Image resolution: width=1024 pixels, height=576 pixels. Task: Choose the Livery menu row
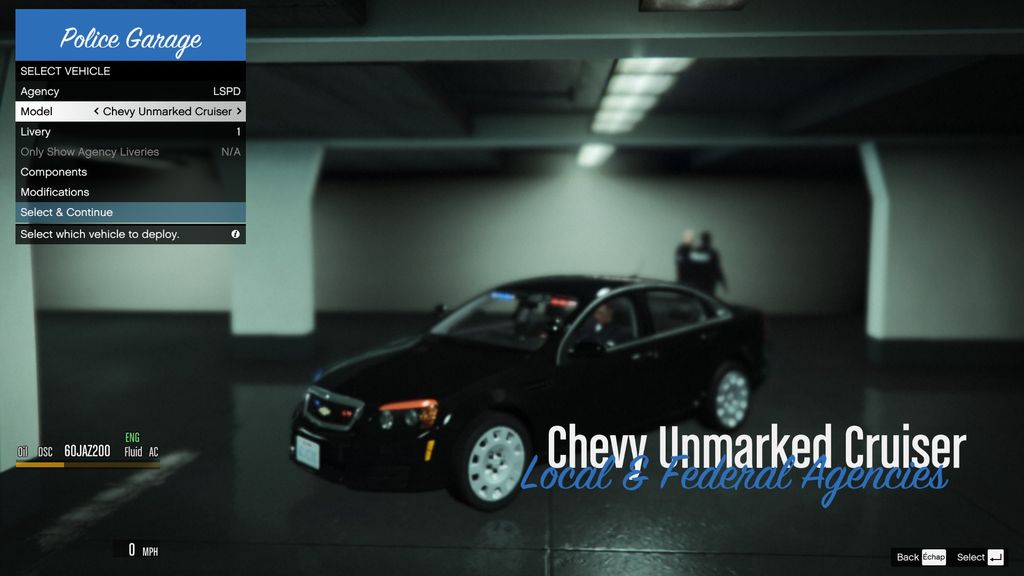130,131
